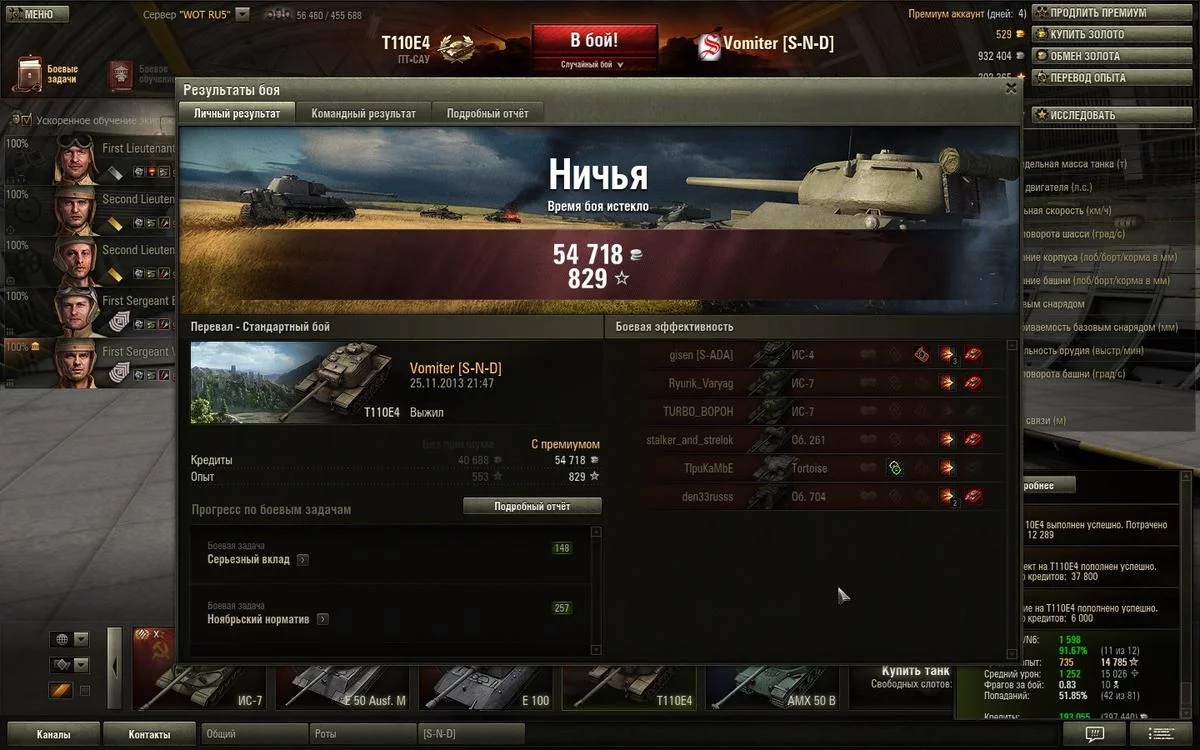
Task: Open the Подробный отчёт tab
Action: pos(487,114)
